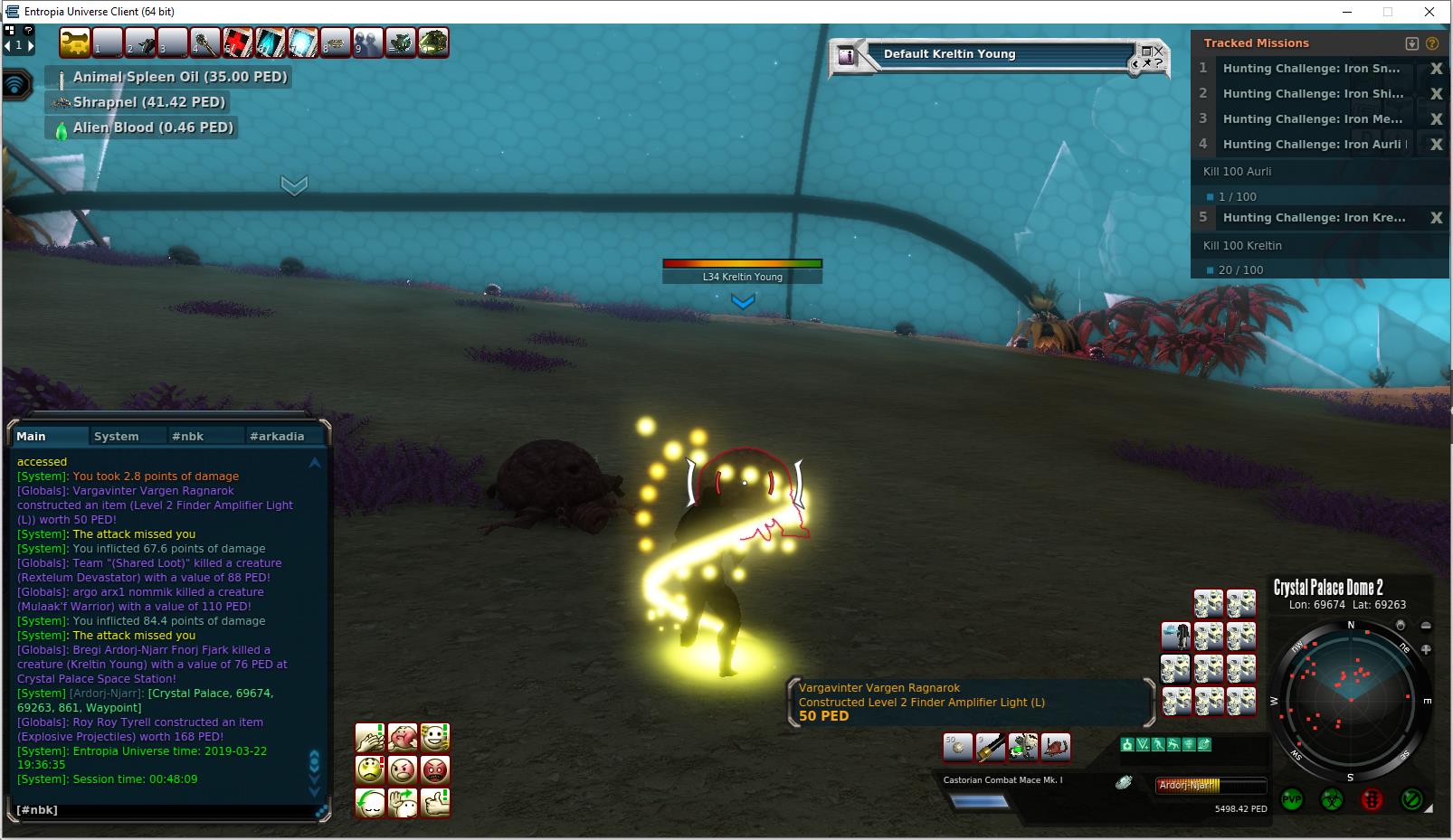Close the Entropia Universe window

tap(1429, 12)
